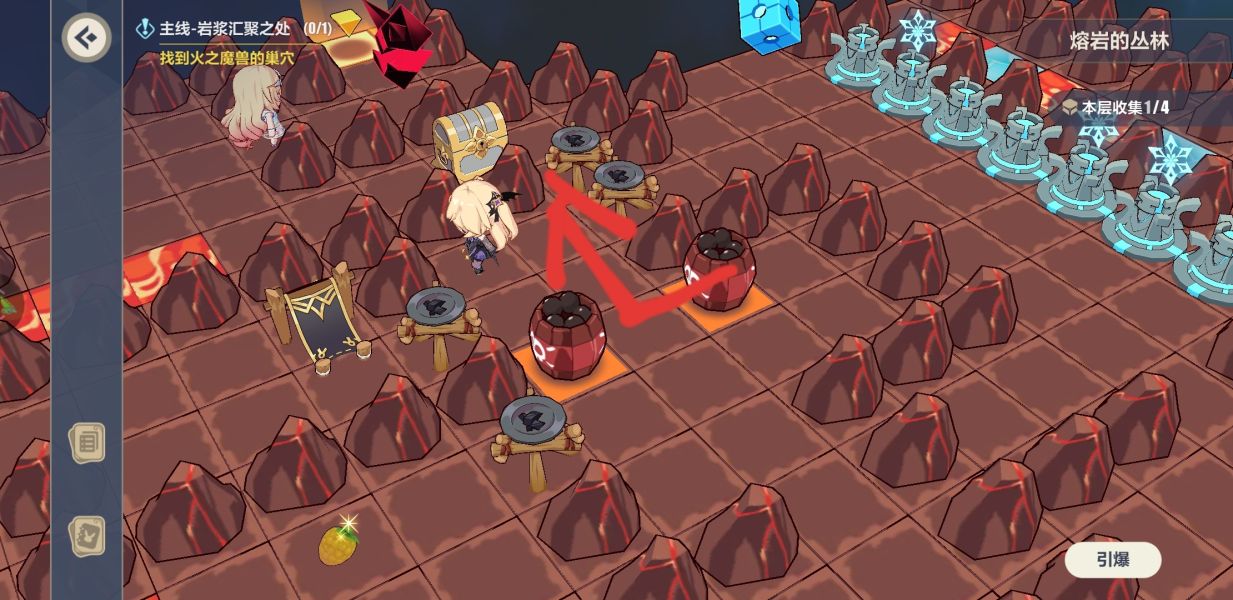Tap the 引爆 detonate button
1233x600 pixels.
(1112, 560)
